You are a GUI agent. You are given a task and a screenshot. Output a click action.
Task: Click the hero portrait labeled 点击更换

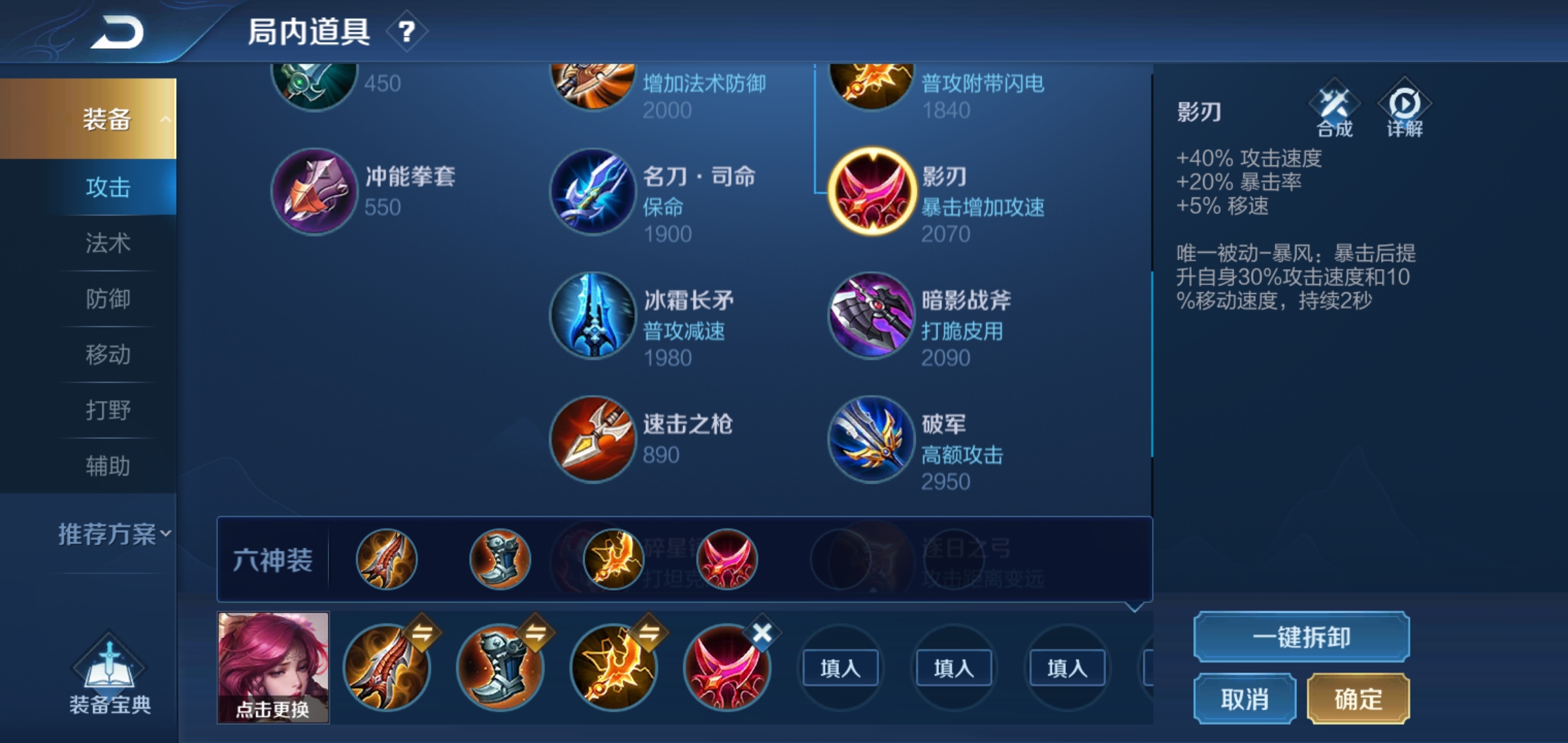pos(273,666)
